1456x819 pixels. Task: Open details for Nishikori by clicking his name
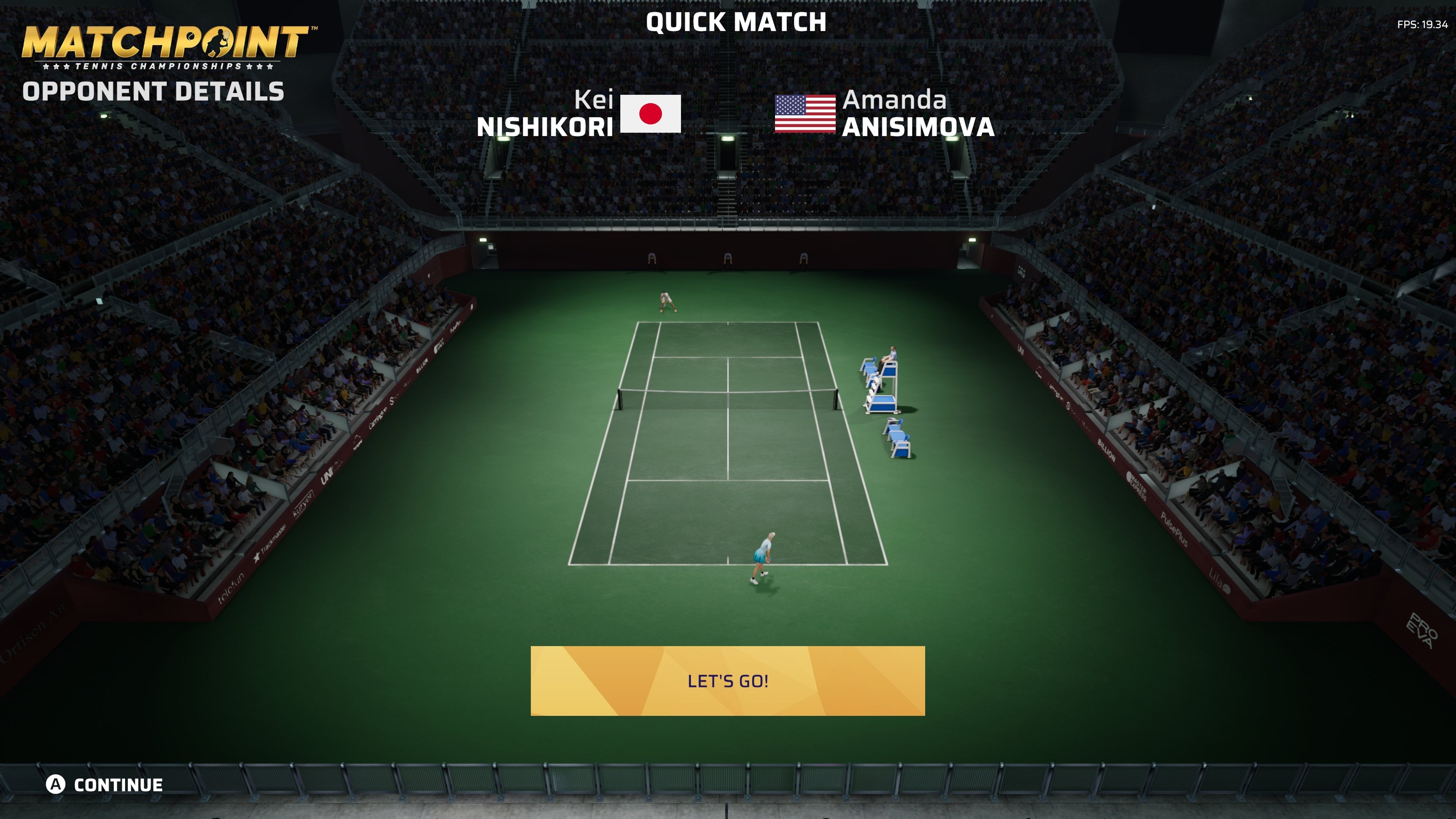tap(546, 127)
